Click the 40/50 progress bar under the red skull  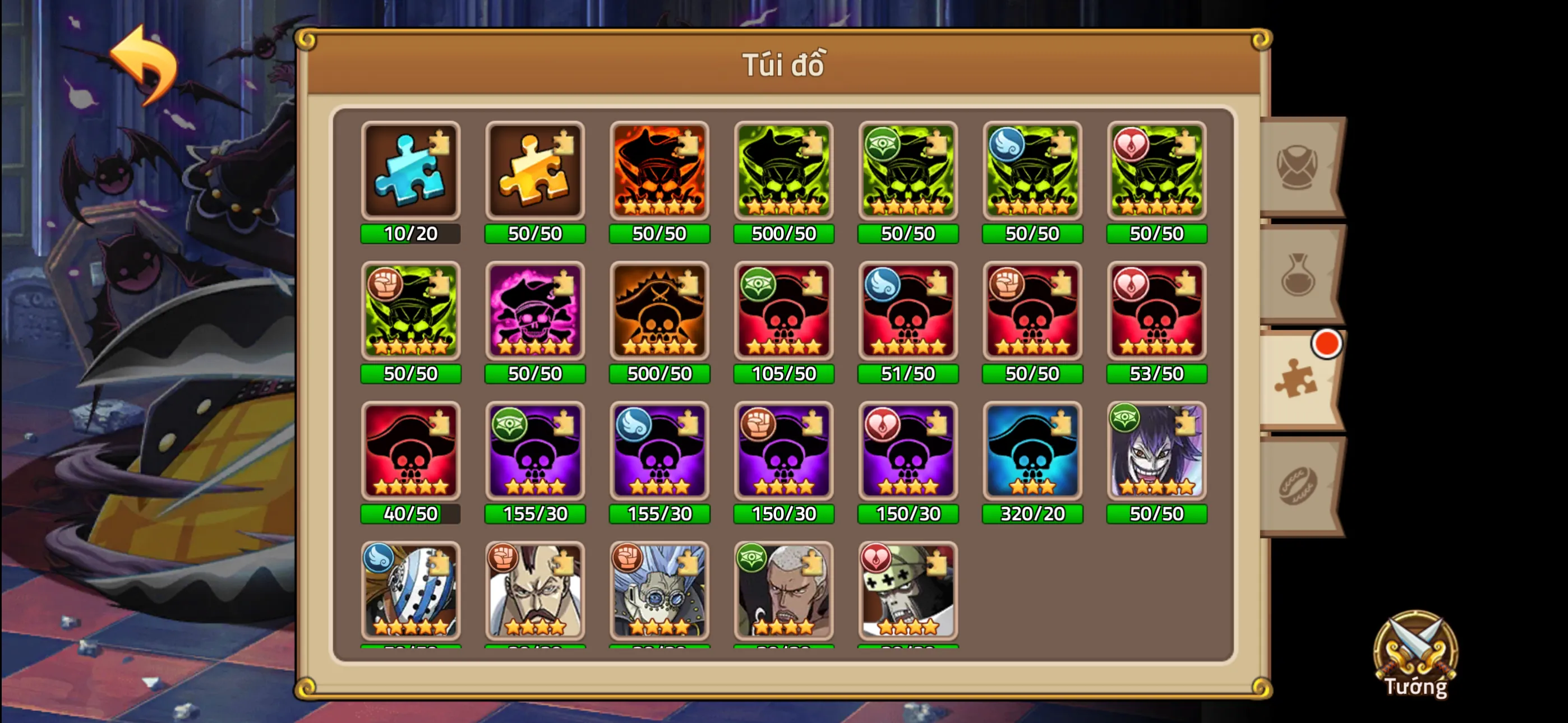coord(411,513)
